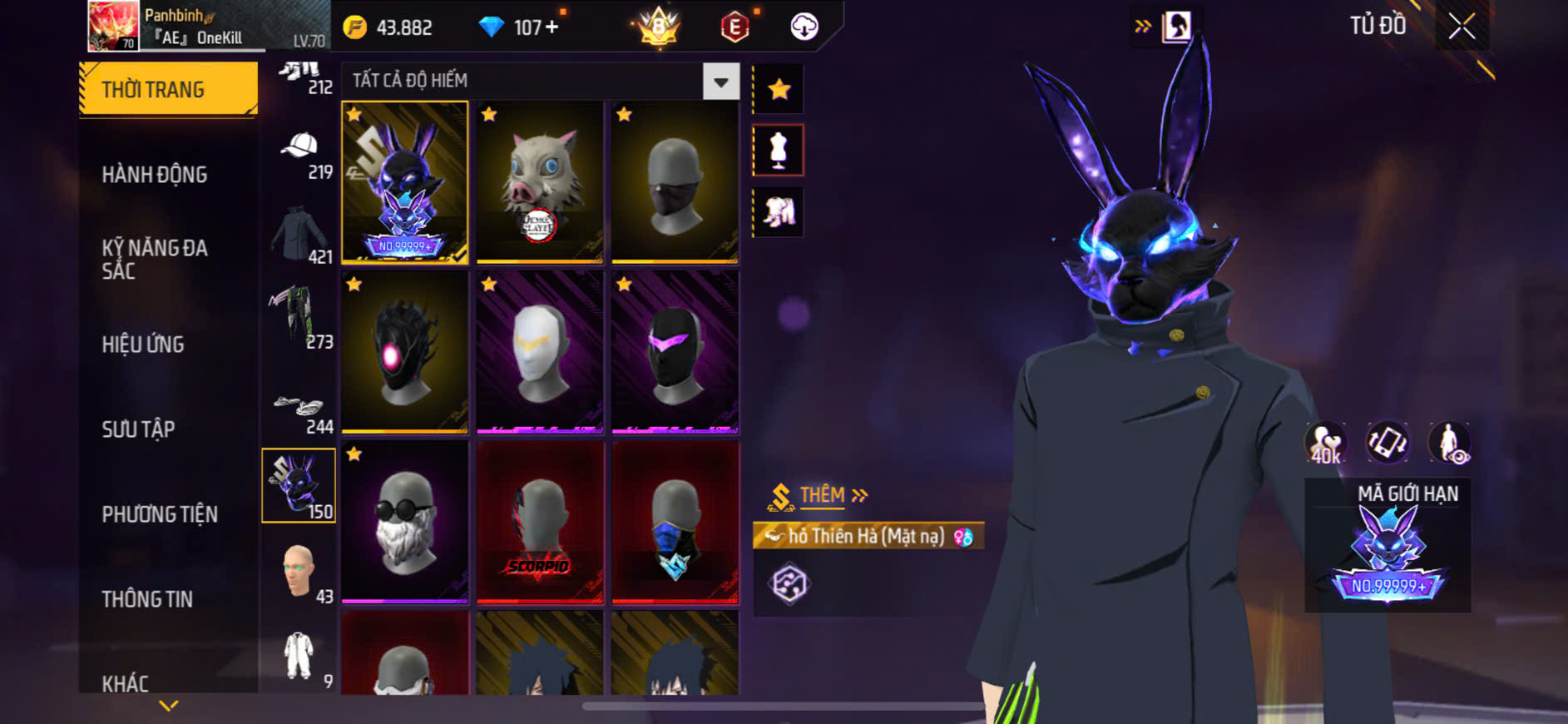Switch to the Kỹ Năng Đa Sắc tab
The height and width of the screenshot is (724, 1568).
pos(155,259)
